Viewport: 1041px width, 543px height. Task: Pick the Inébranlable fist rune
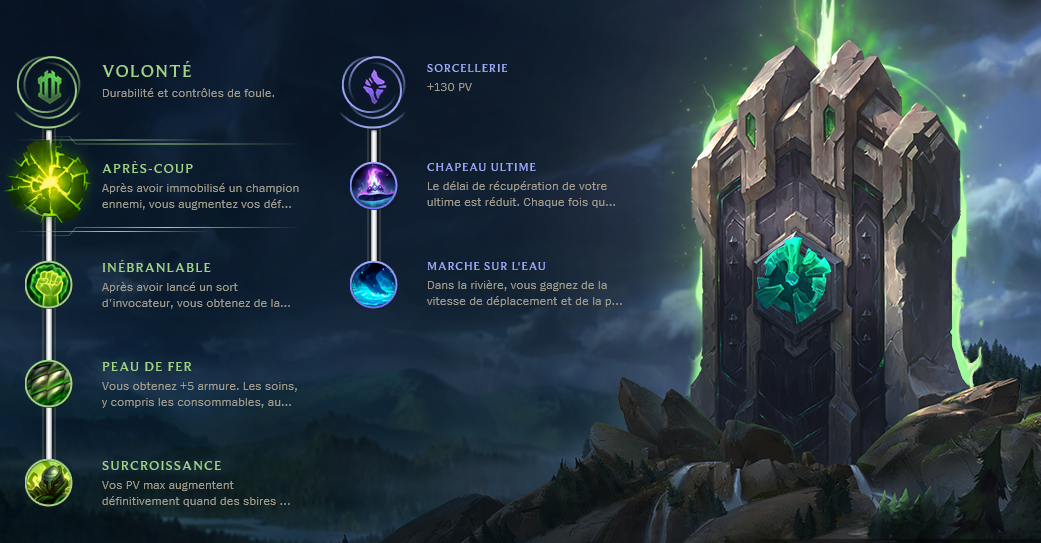coord(48,284)
